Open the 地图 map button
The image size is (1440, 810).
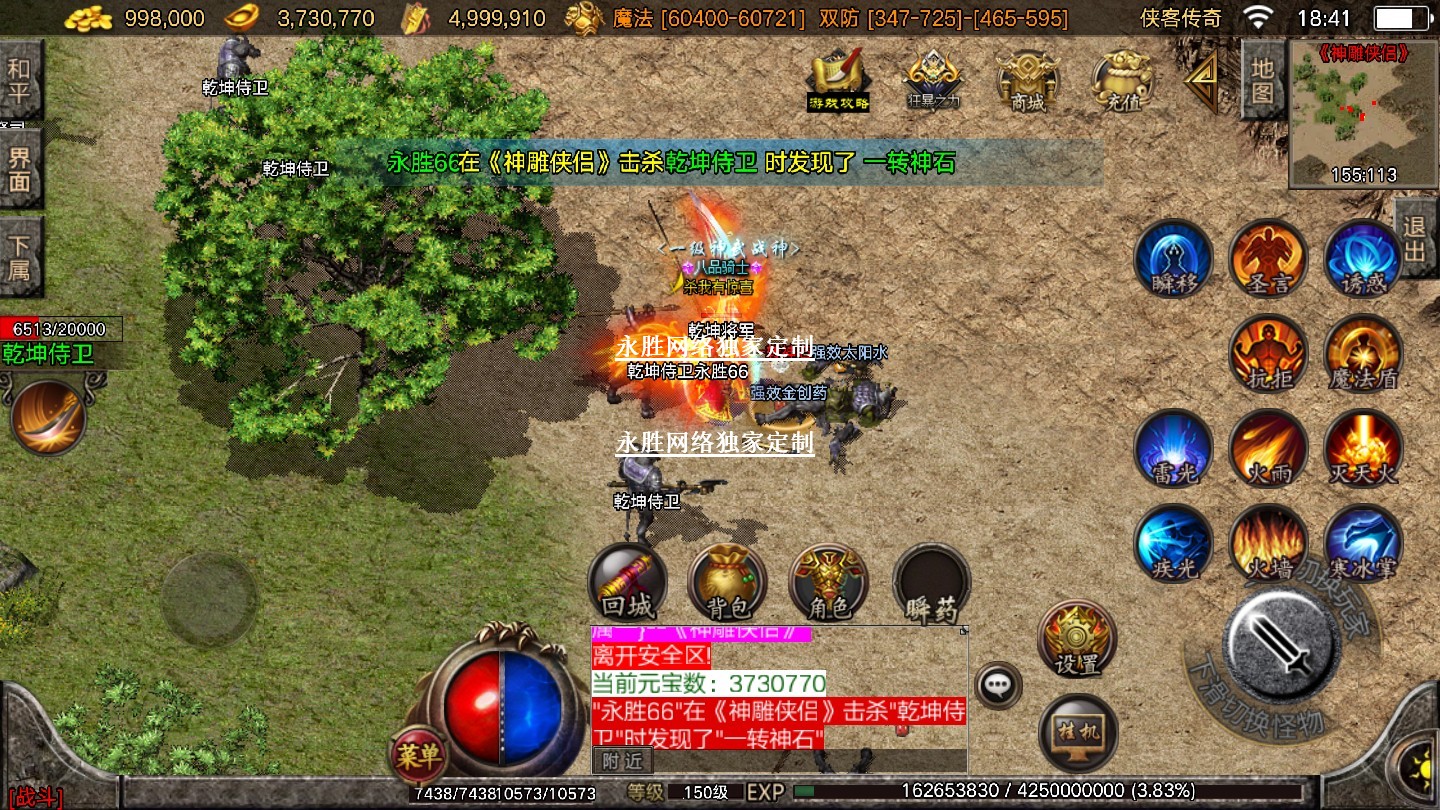(x=1262, y=80)
